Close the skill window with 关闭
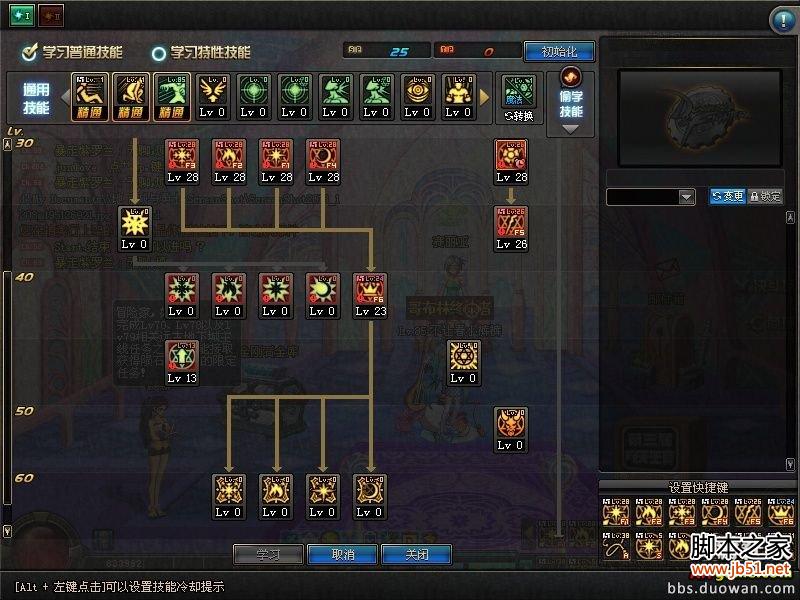The width and height of the screenshot is (800, 600). point(416,554)
